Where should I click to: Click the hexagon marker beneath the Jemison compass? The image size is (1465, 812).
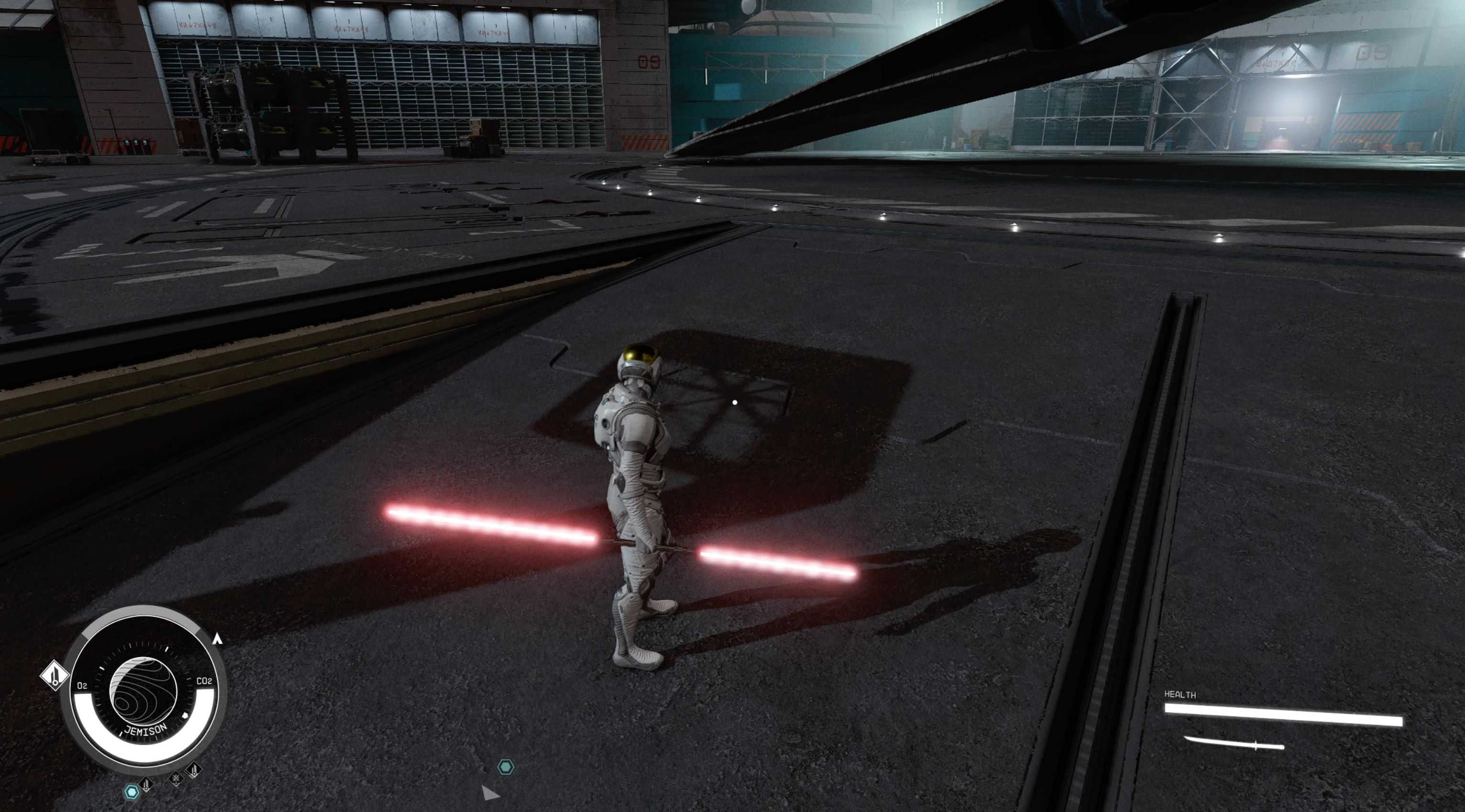[132, 791]
